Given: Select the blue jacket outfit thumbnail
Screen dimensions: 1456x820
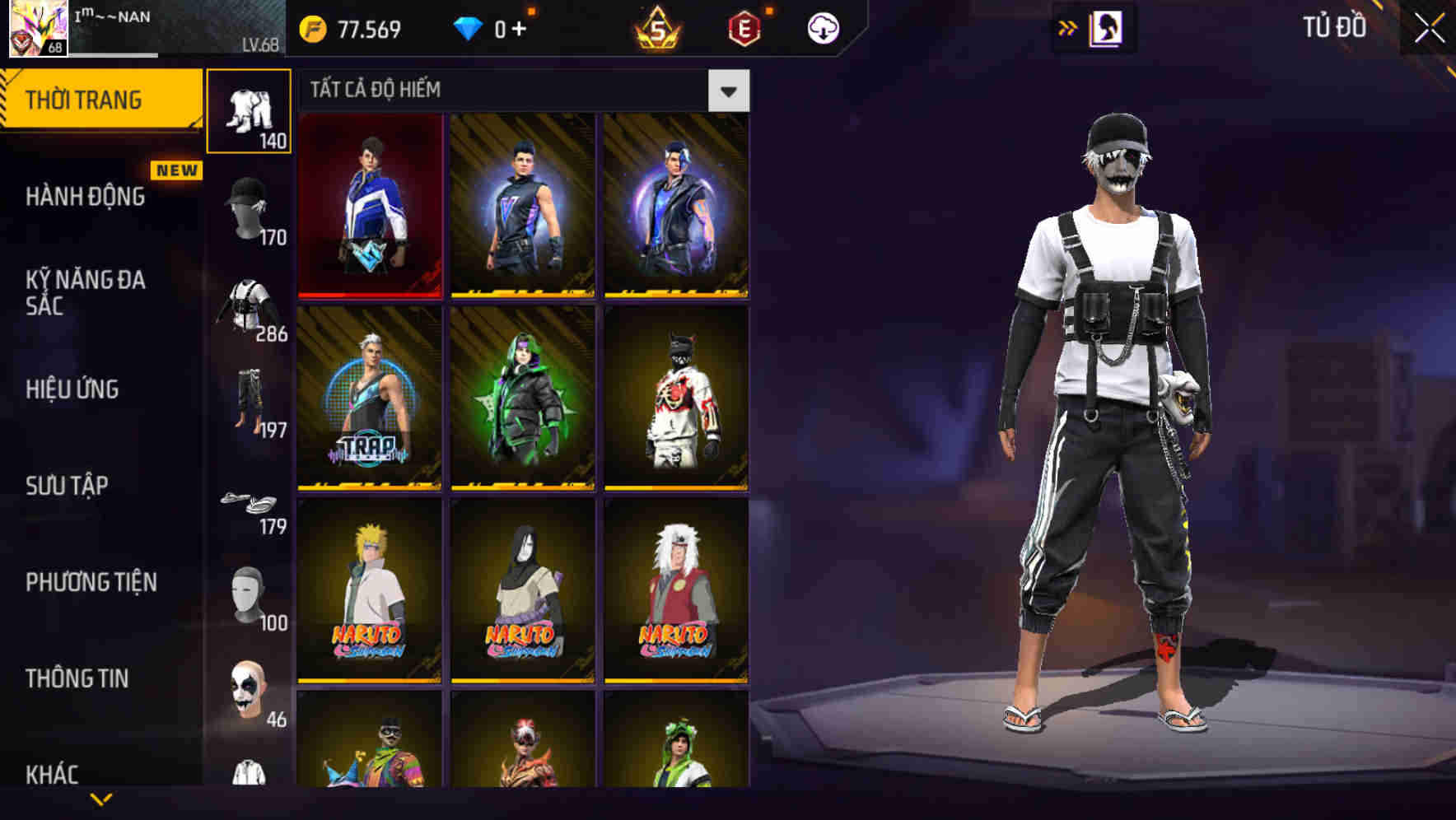Looking at the screenshot, I should [x=371, y=206].
